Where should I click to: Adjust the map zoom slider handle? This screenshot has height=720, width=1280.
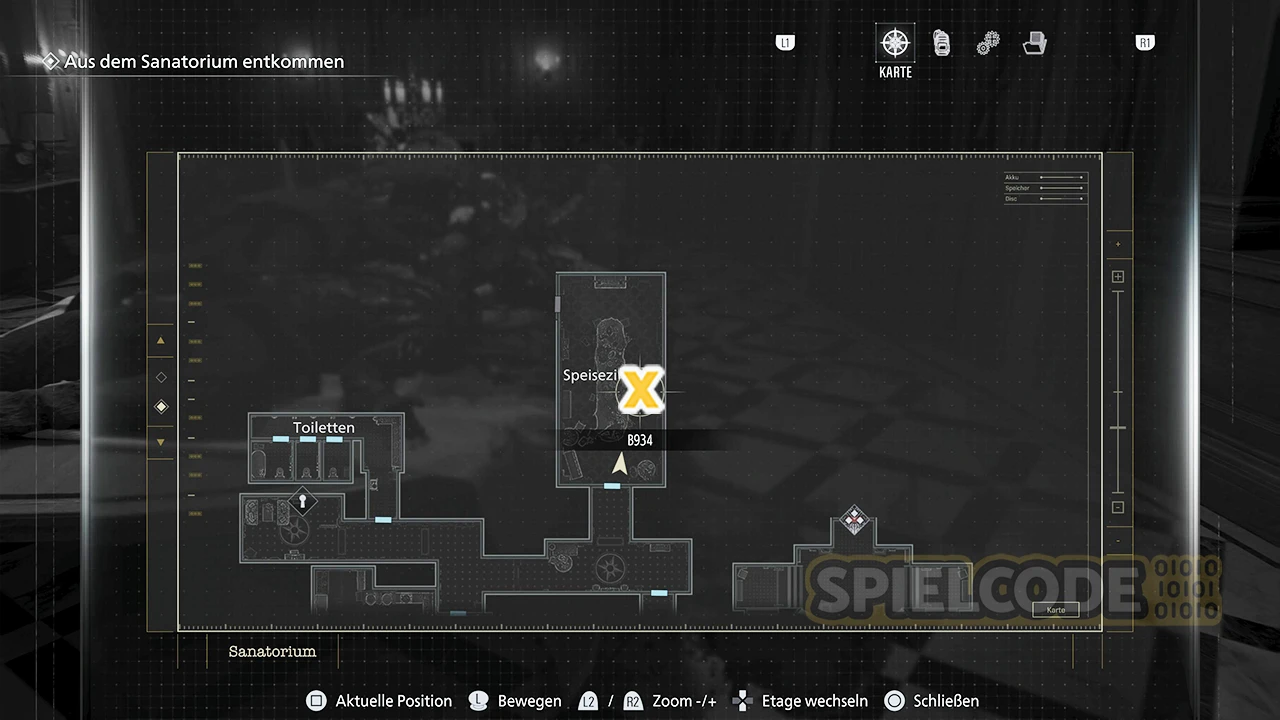click(1118, 428)
